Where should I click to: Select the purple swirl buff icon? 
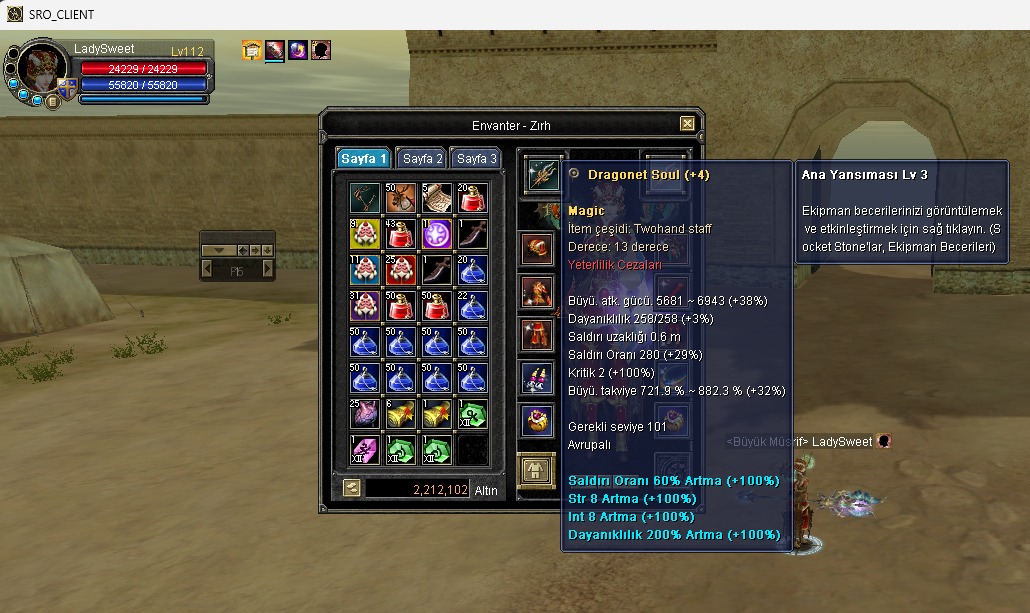tap(297, 50)
